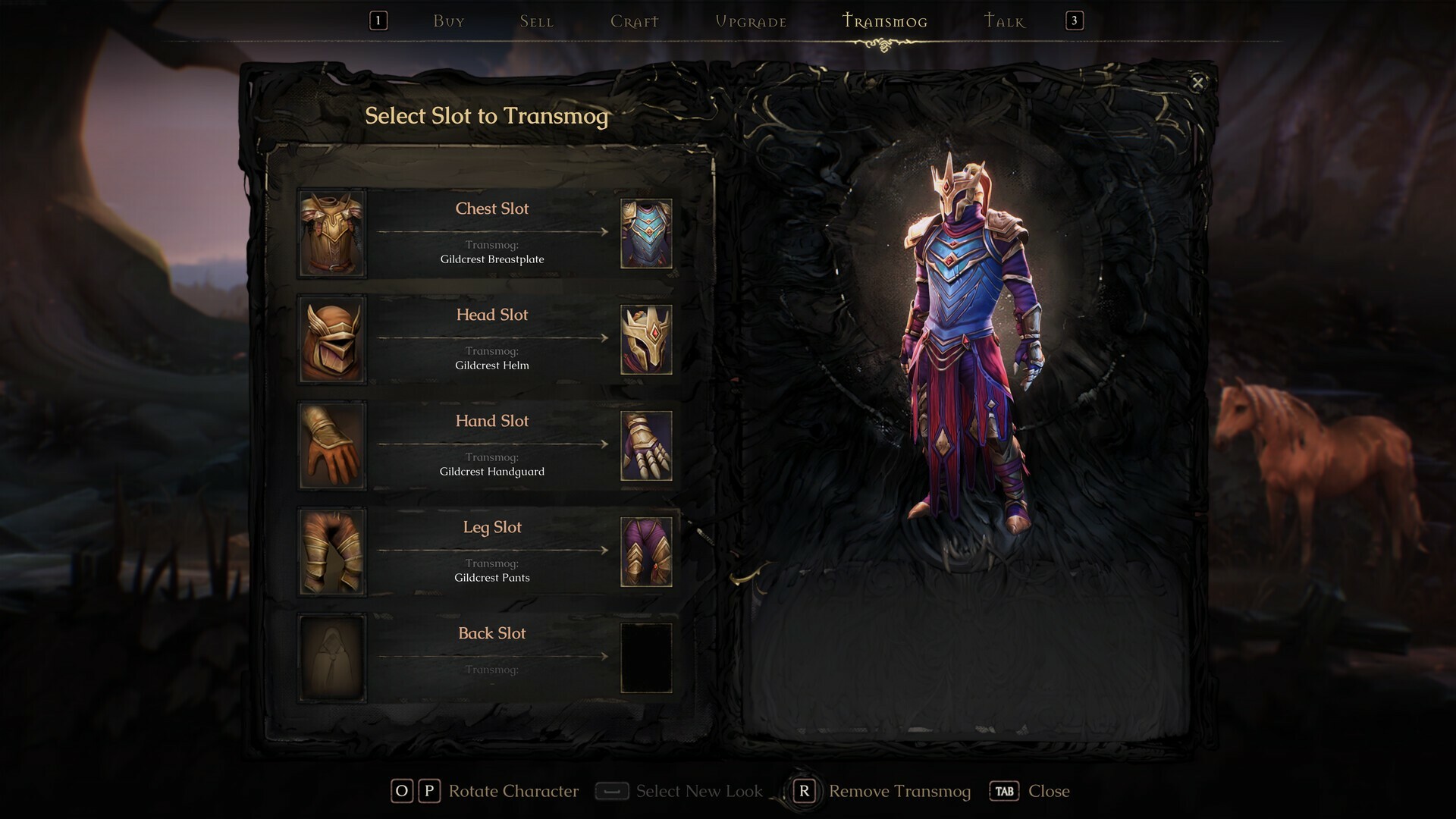Click the empty Back Slot transmog square
This screenshot has width=1456, height=819.
click(x=646, y=657)
